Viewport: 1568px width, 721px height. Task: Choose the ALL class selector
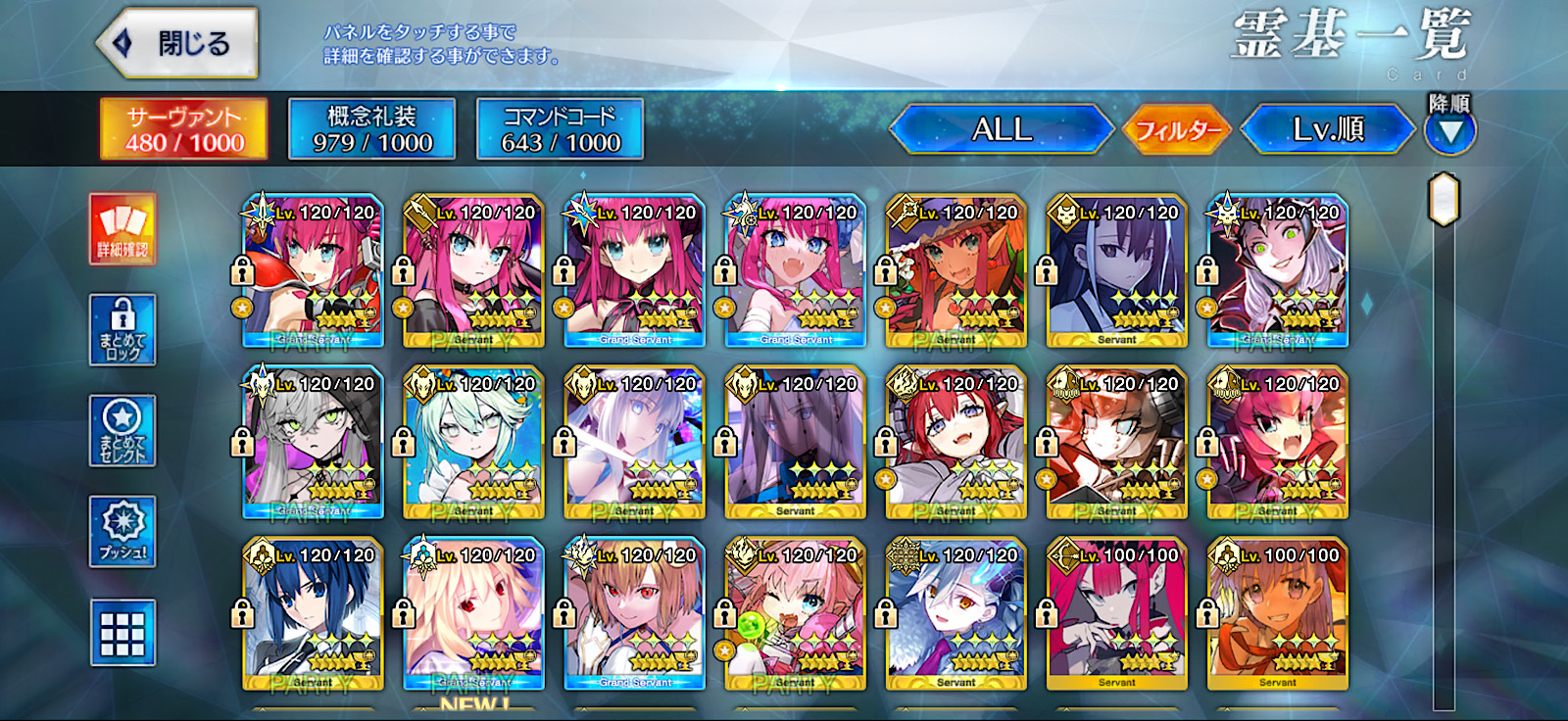1001,129
